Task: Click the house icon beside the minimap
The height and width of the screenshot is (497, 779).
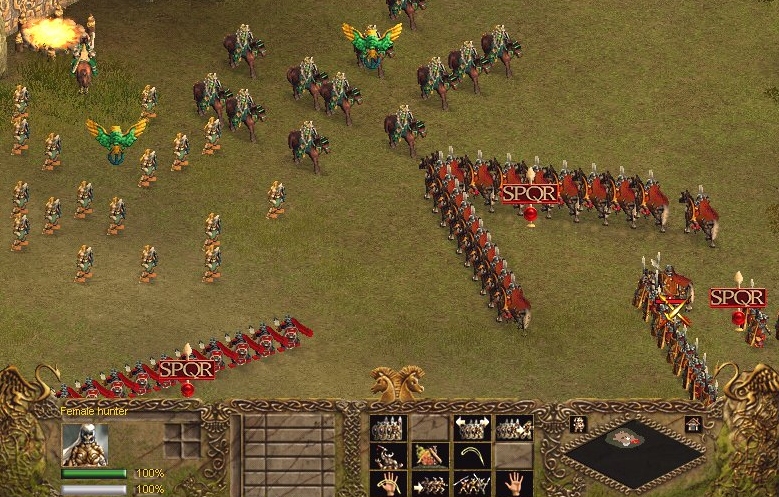Action: pyautogui.click(x=692, y=424)
